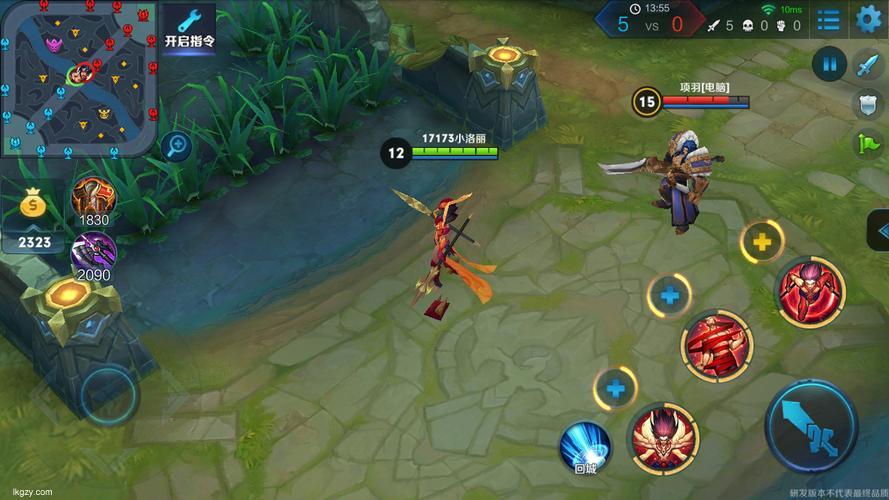
Task: Open the minimap
Action: tap(78, 76)
